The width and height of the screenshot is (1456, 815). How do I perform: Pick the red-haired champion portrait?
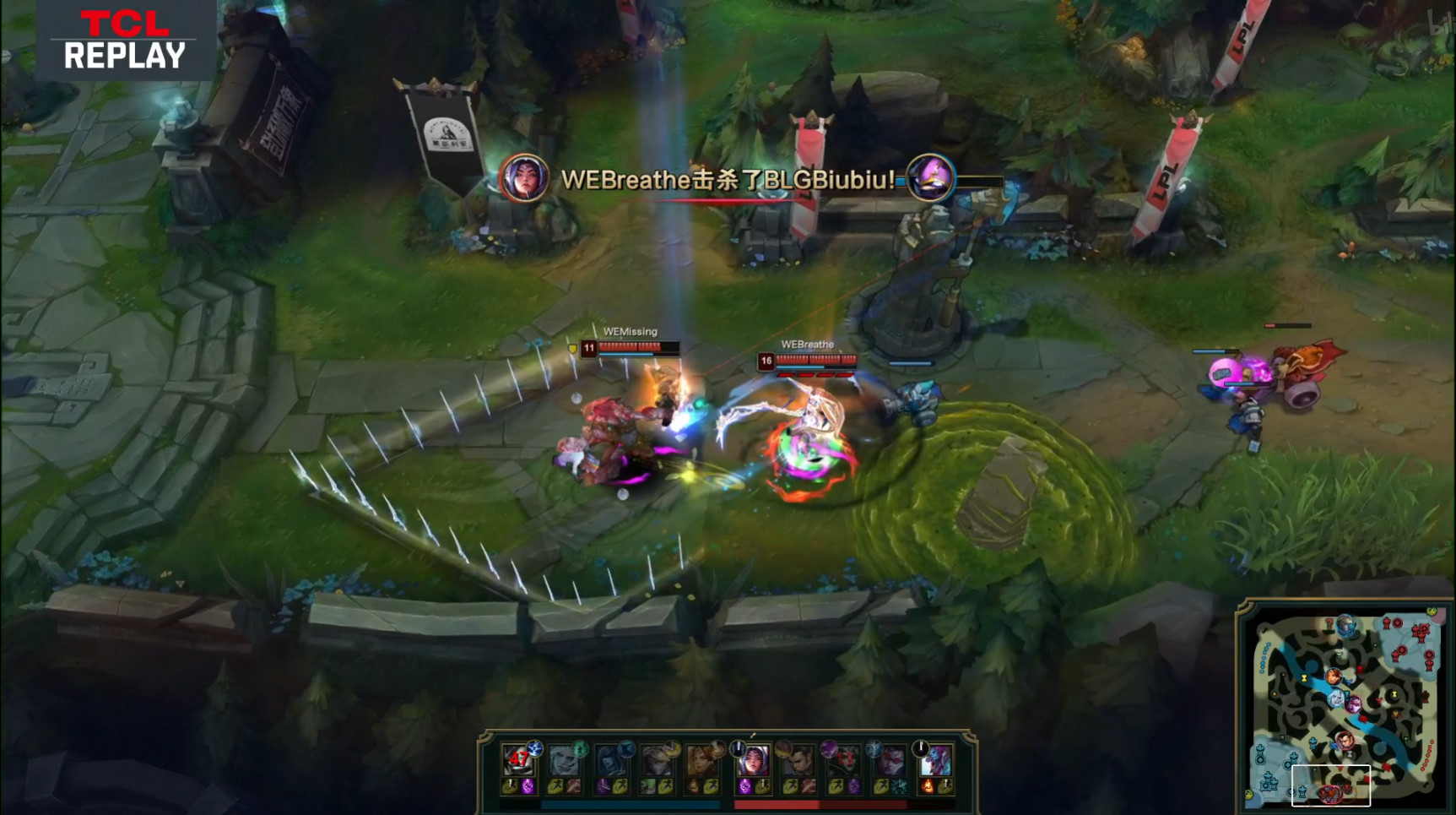coord(701,761)
